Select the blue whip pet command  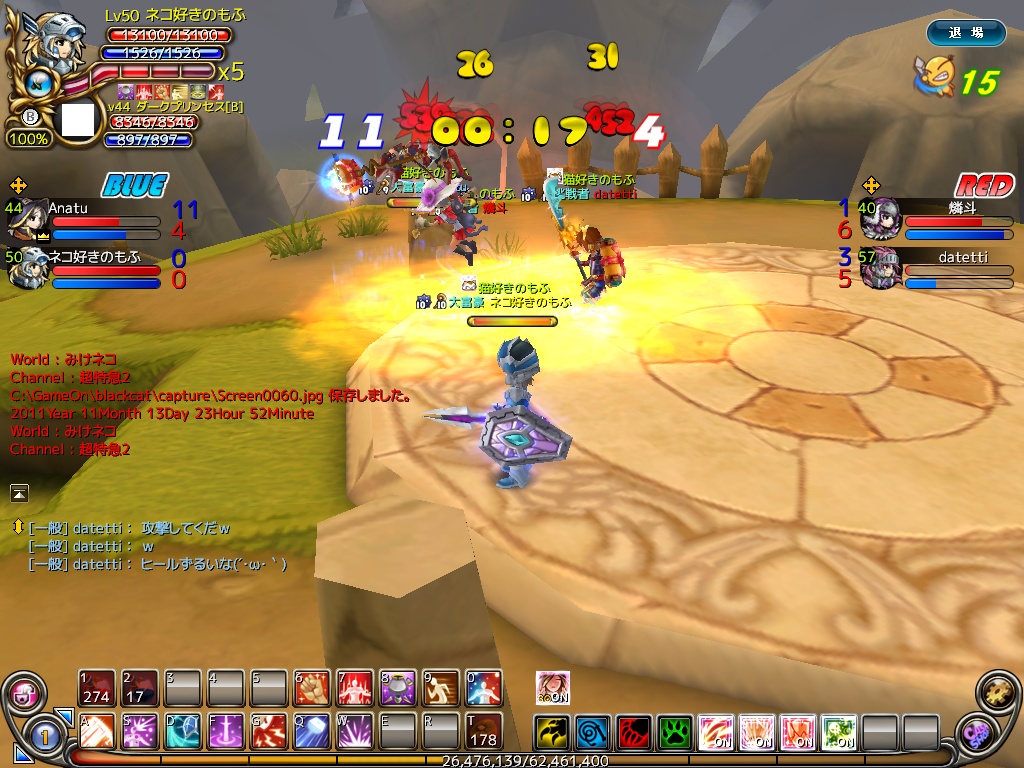coord(593,732)
